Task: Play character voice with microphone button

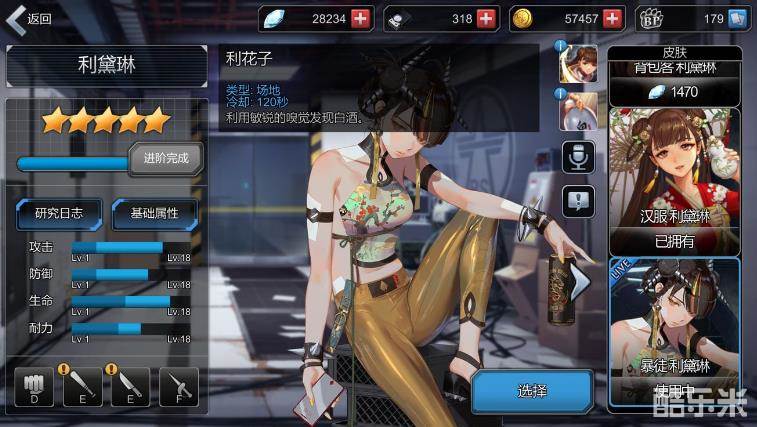Action: (x=579, y=156)
